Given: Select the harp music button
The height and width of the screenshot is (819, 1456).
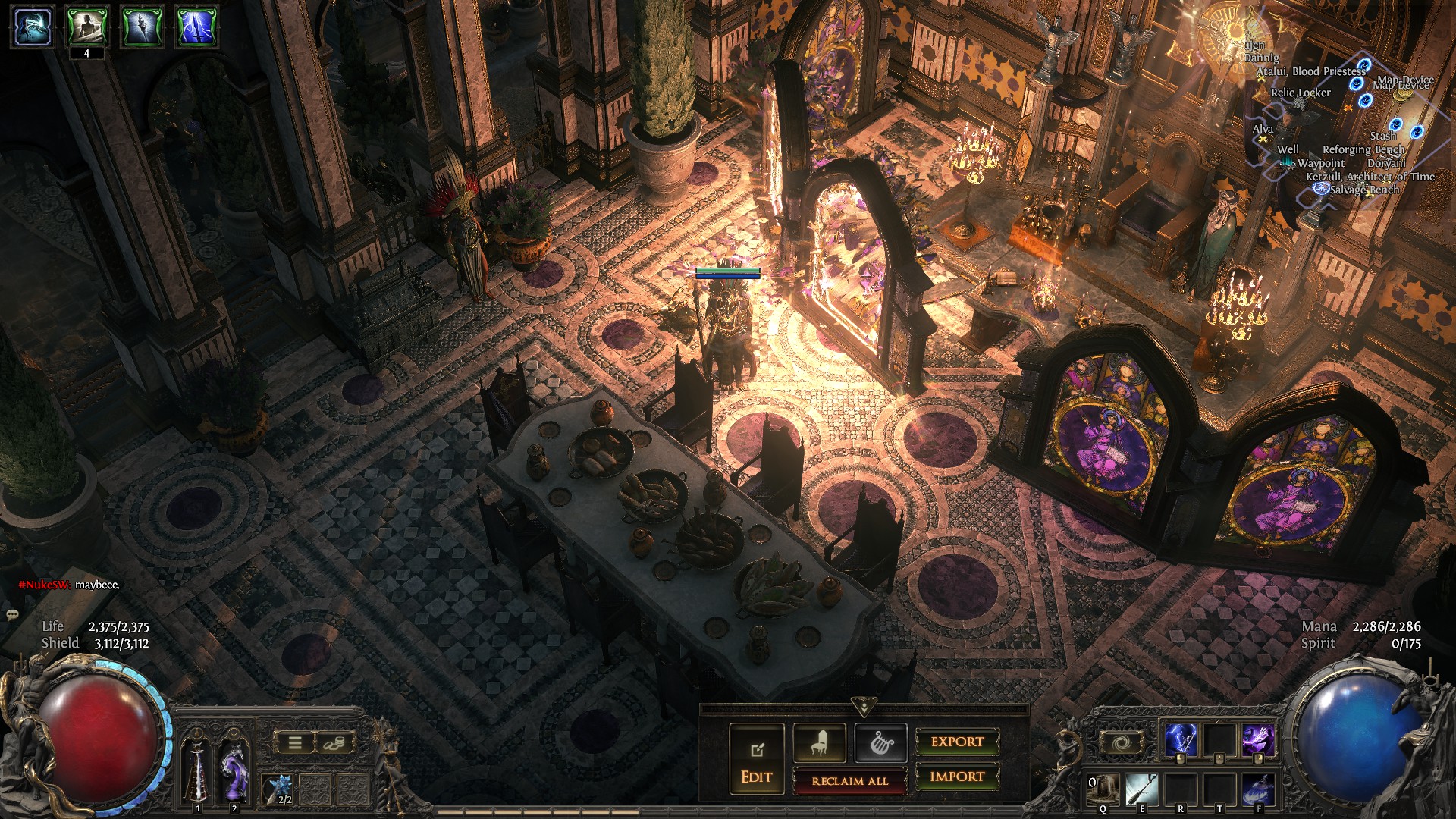Looking at the screenshot, I should pyautogui.click(x=880, y=742).
